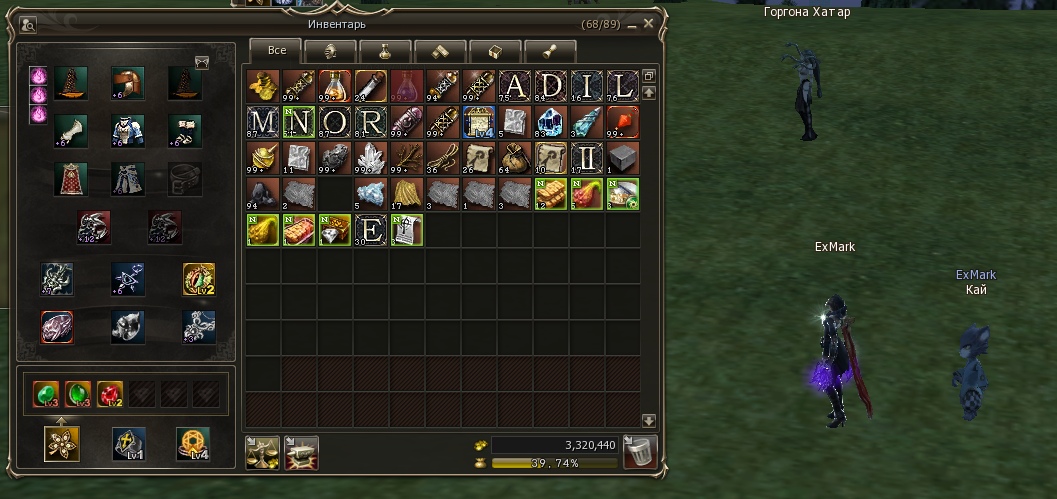Select the equipped white breastplate armor
This screenshot has height=499, width=1057.
coord(127,131)
